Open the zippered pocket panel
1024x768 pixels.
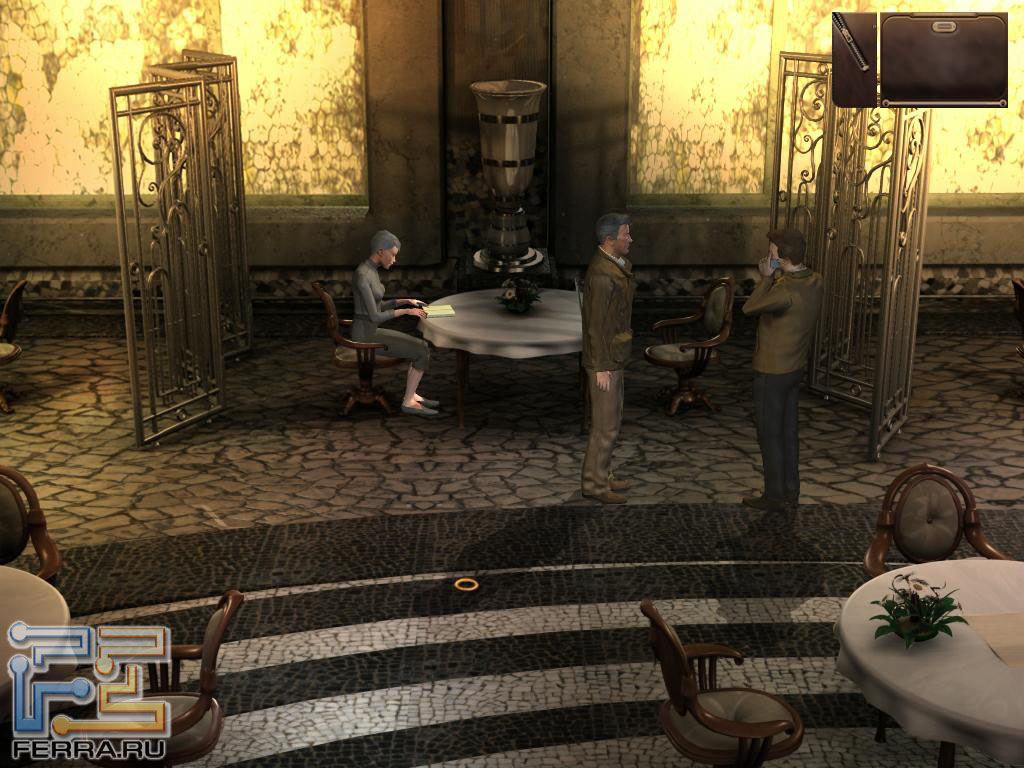(854, 58)
